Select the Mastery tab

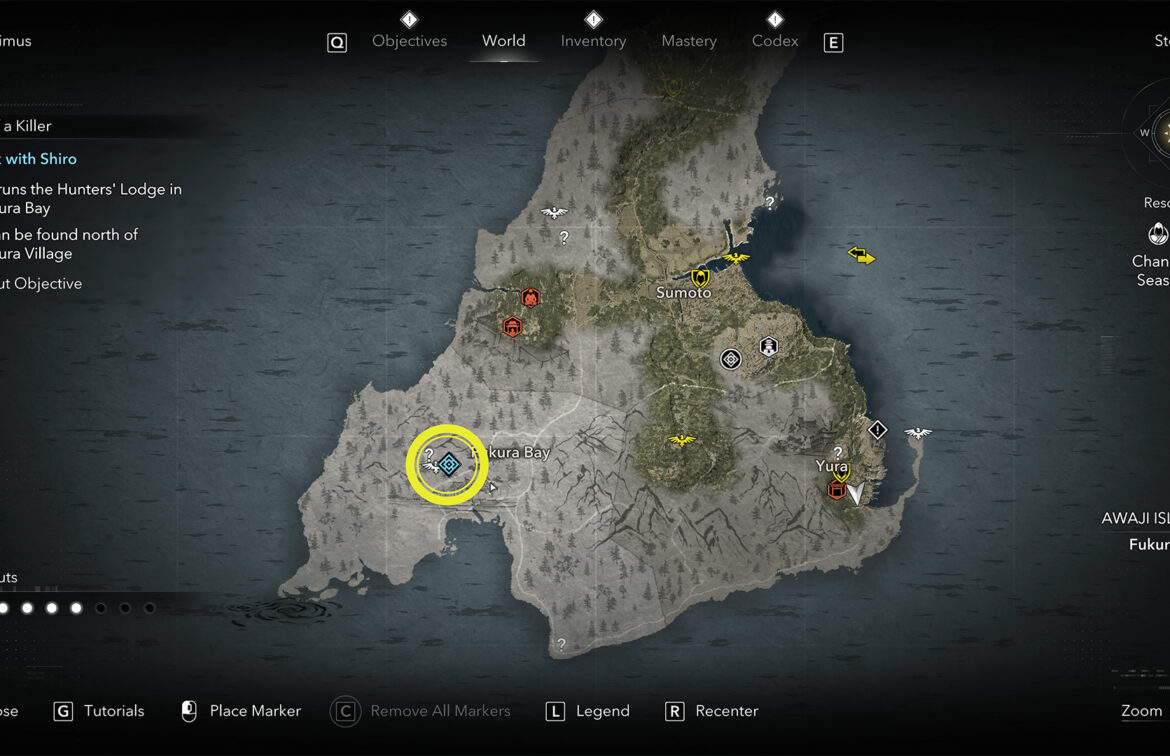[689, 41]
